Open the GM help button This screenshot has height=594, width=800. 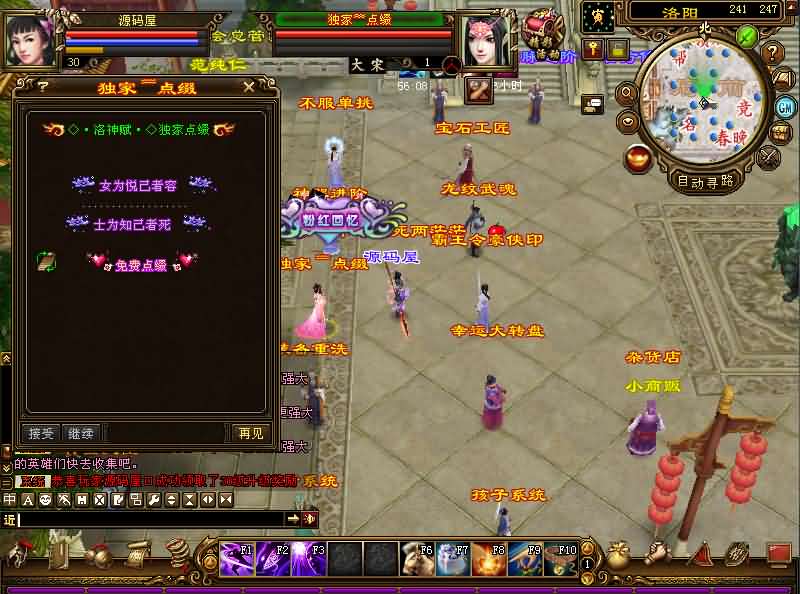coord(785,106)
